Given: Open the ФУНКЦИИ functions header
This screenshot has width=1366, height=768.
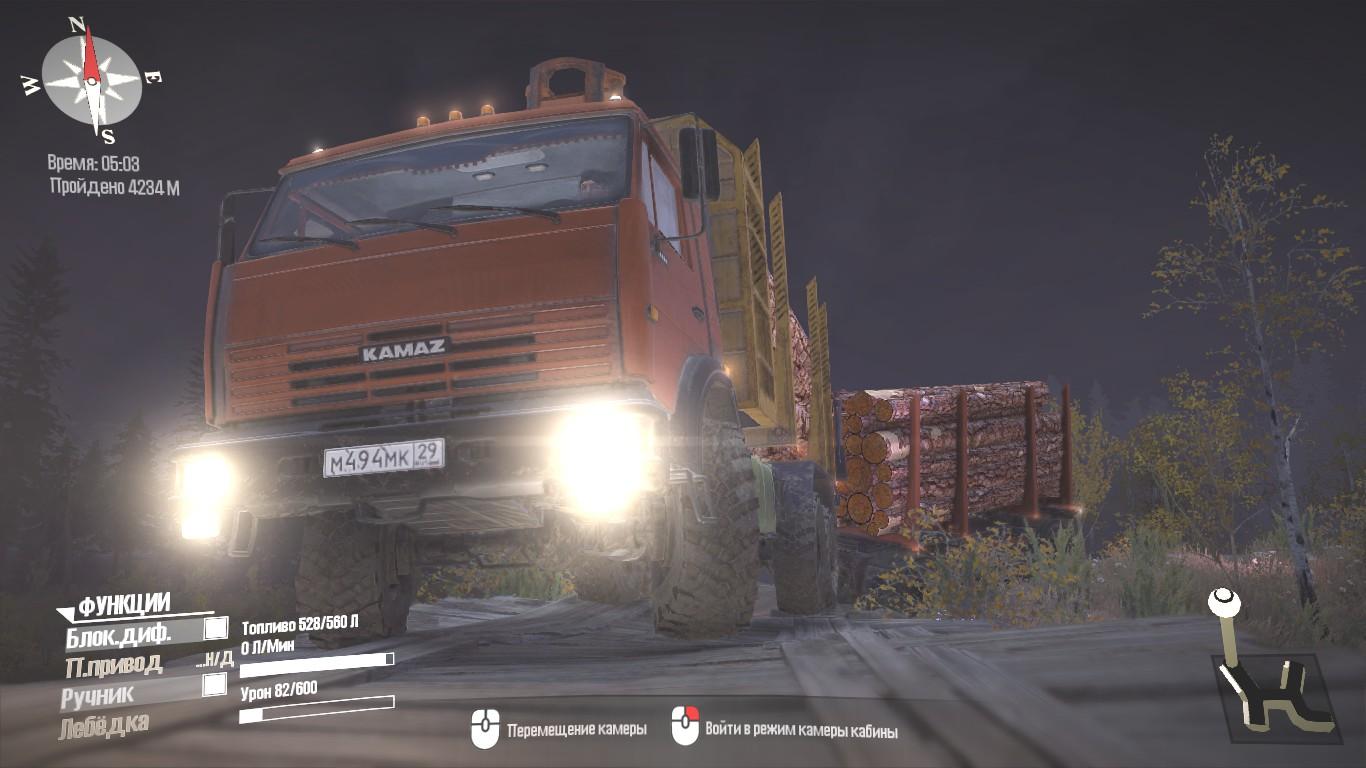Looking at the screenshot, I should (123, 604).
